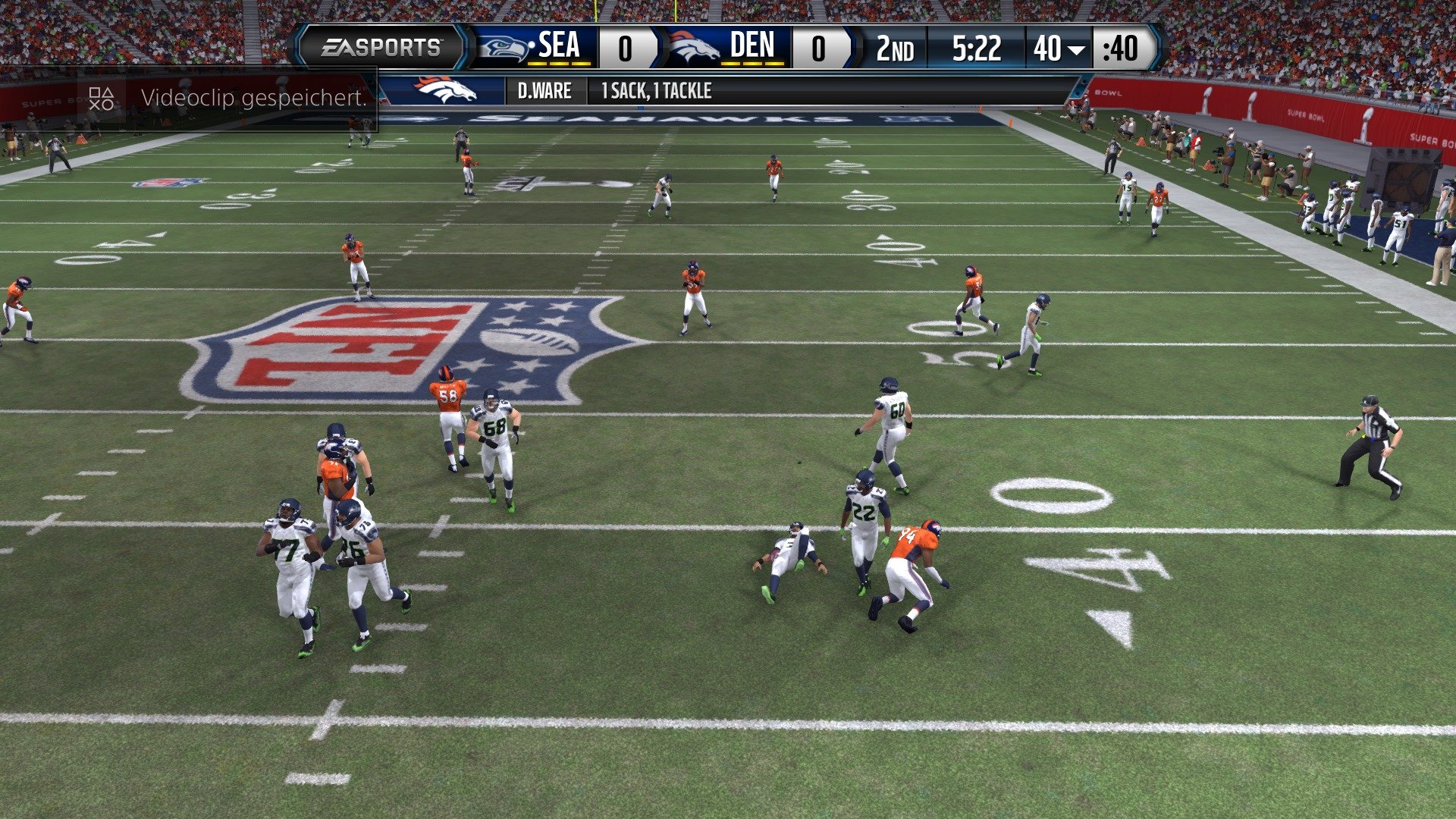Viewport: 1456px width, 819px height.
Task: Click the DEN score showing 0
Action: click(x=817, y=47)
